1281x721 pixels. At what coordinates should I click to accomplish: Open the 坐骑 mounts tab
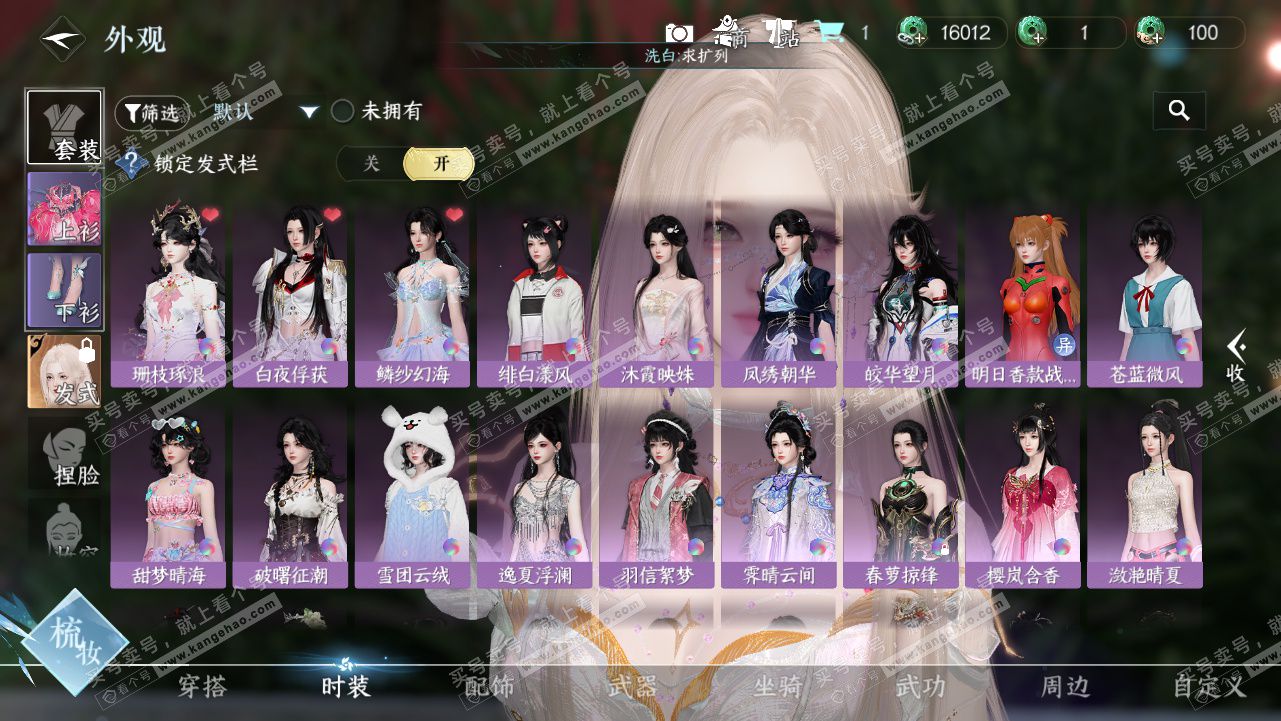777,687
